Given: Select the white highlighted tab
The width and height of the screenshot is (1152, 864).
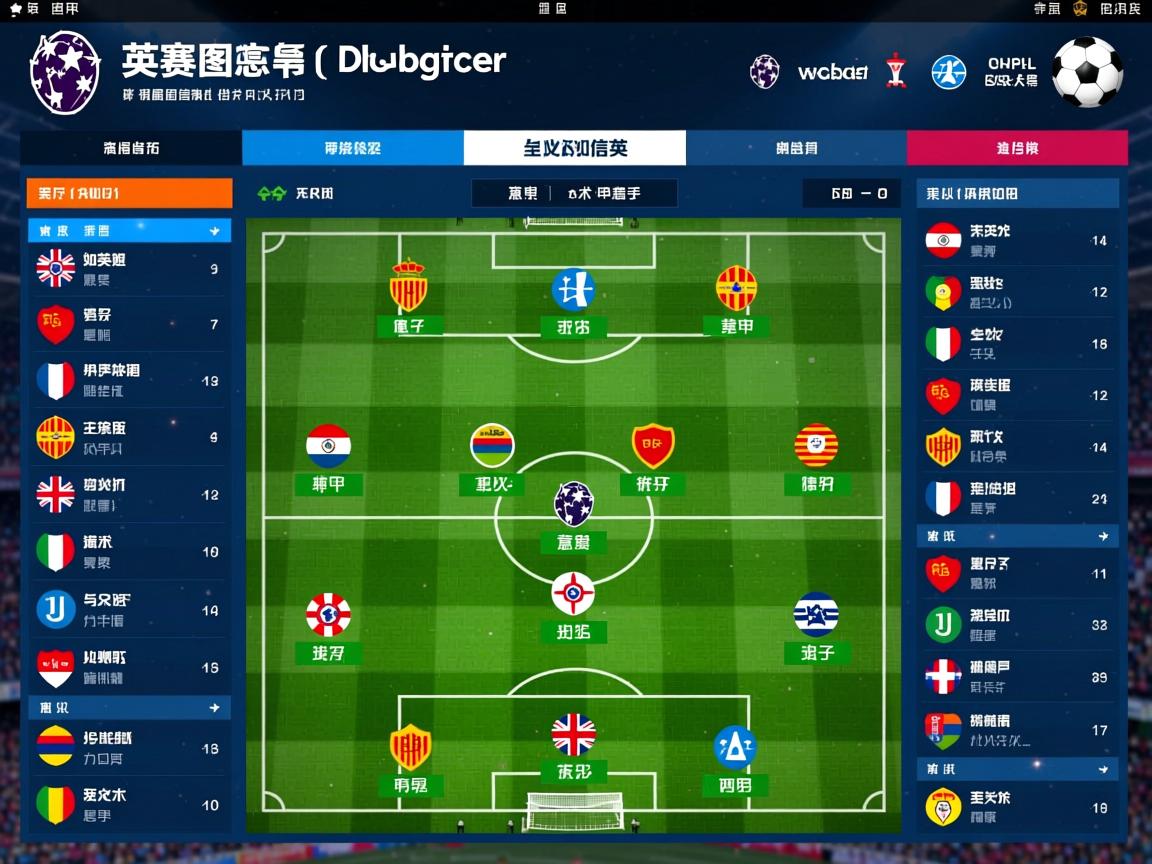Looking at the screenshot, I should click(x=575, y=148).
